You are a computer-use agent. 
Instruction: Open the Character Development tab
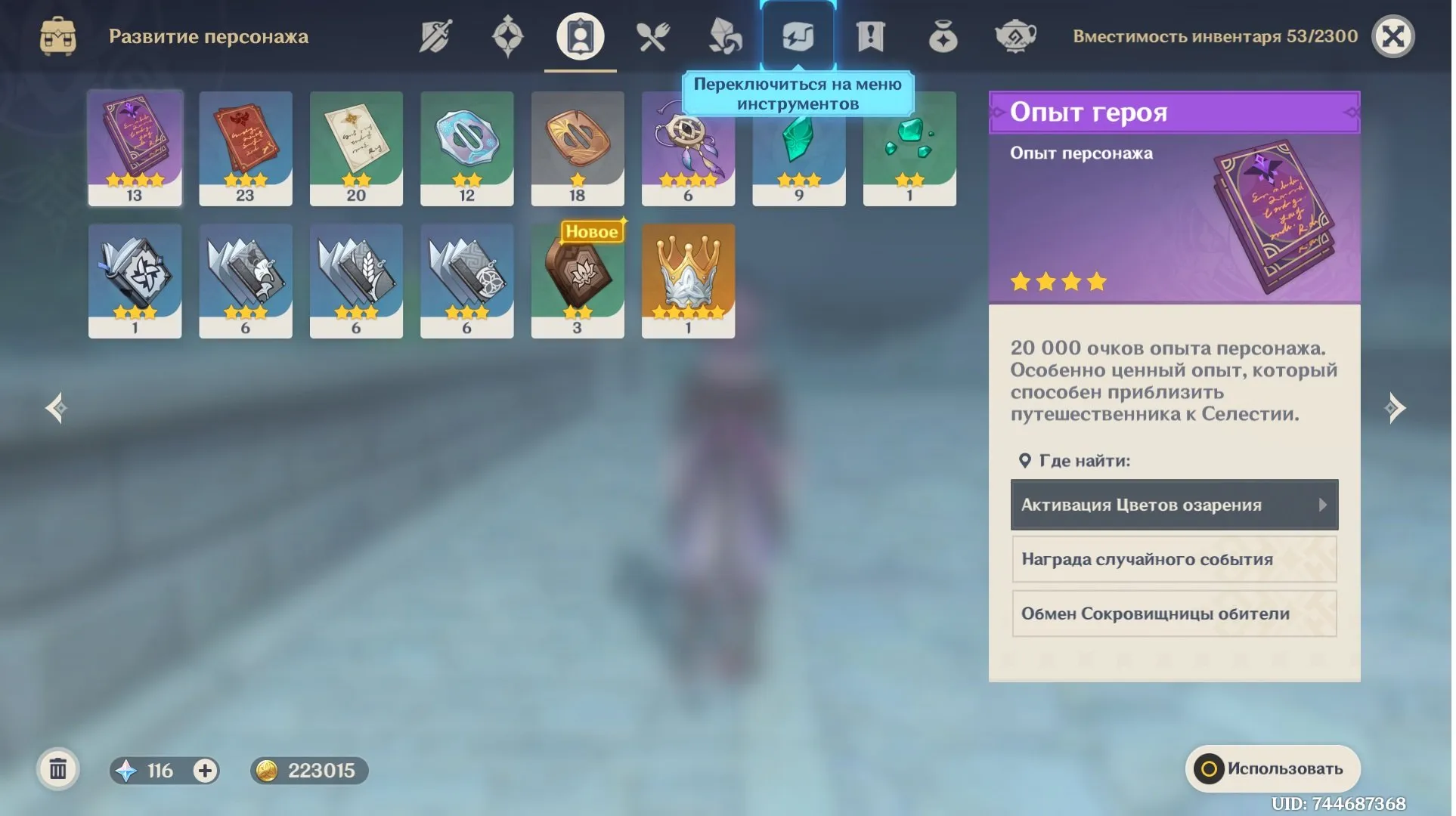579,38
